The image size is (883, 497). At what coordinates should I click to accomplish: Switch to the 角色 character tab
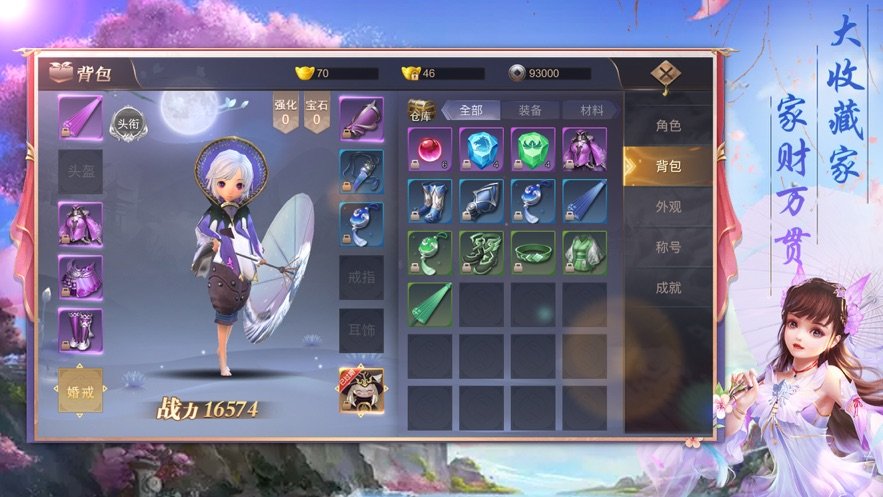668,126
